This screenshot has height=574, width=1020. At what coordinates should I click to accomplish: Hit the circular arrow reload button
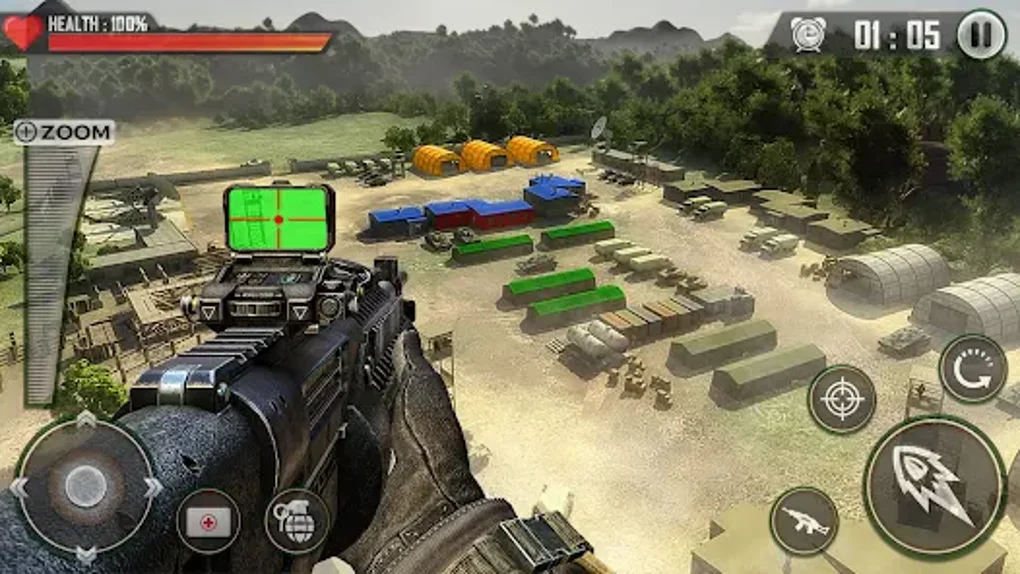pos(973,369)
